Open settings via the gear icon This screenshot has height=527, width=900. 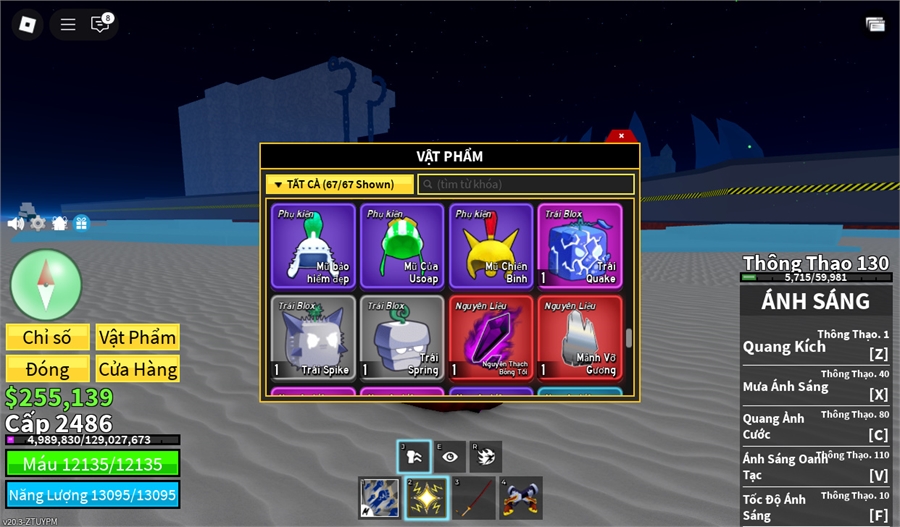pyautogui.click(x=38, y=223)
